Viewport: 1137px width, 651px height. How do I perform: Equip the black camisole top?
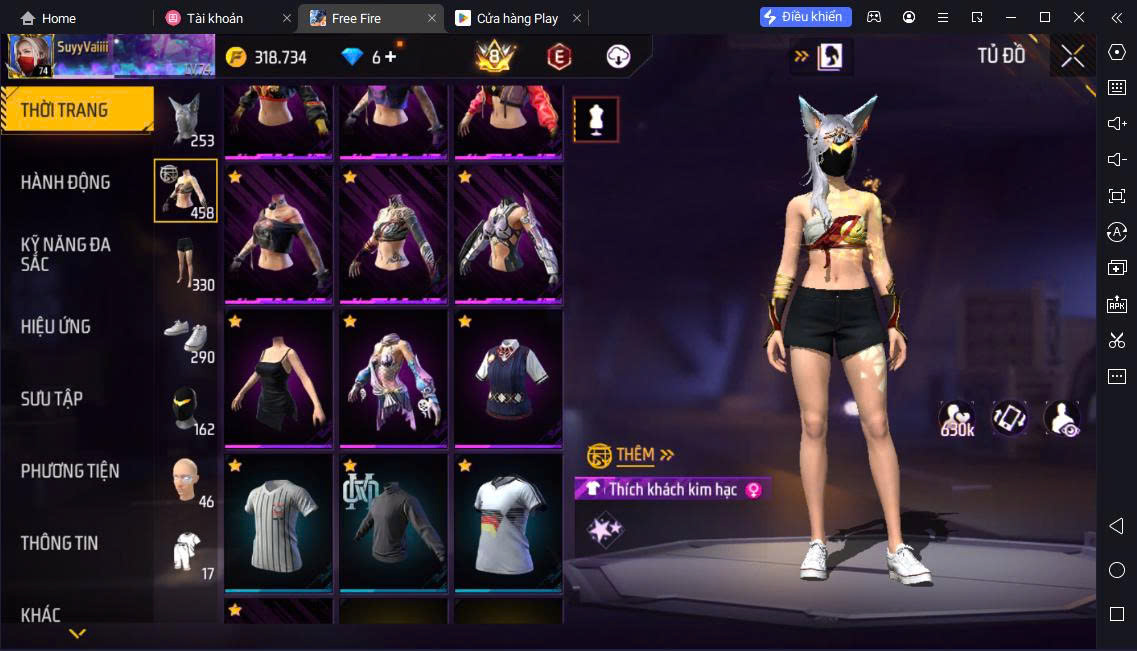click(278, 380)
